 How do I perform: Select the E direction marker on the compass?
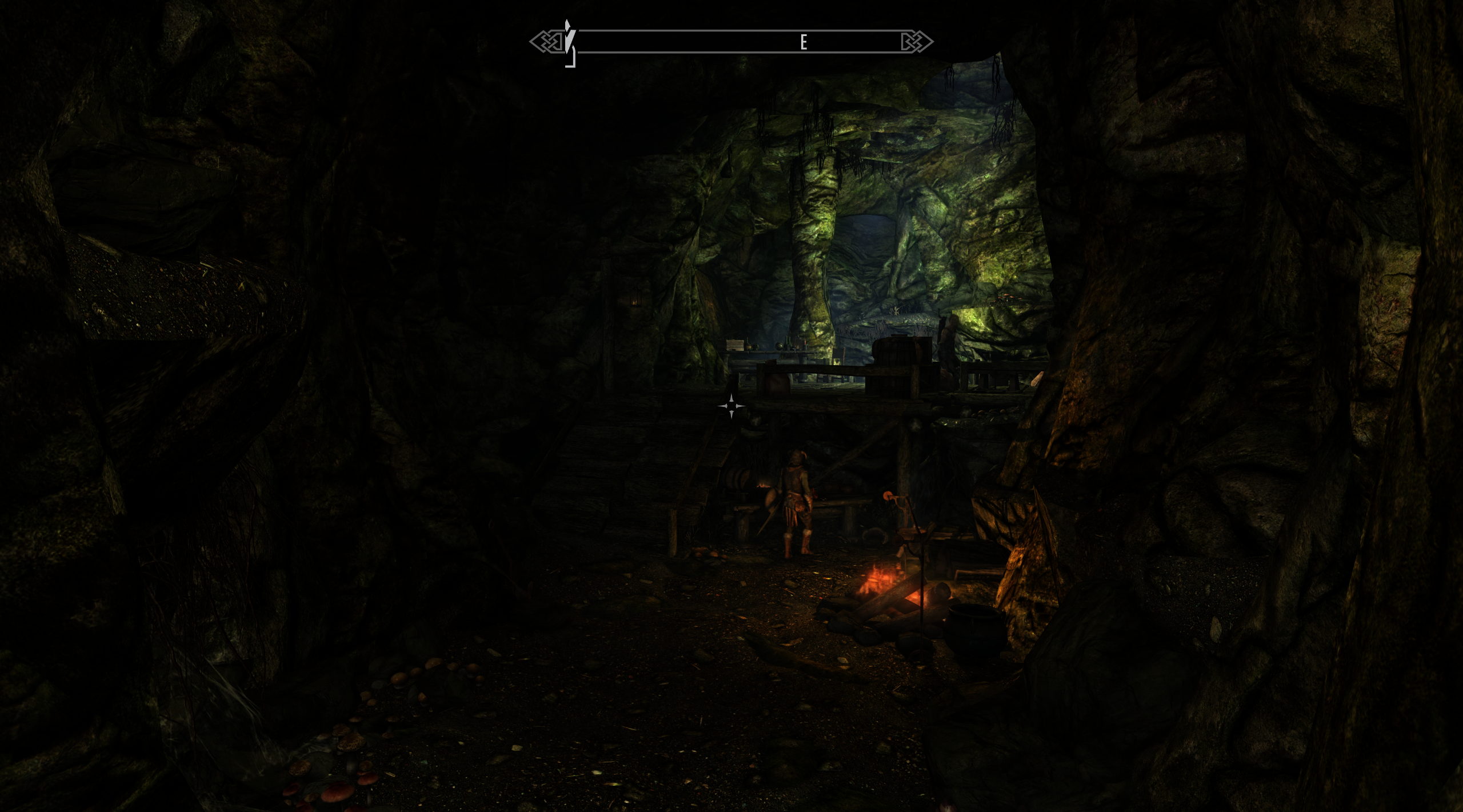pos(804,40)
